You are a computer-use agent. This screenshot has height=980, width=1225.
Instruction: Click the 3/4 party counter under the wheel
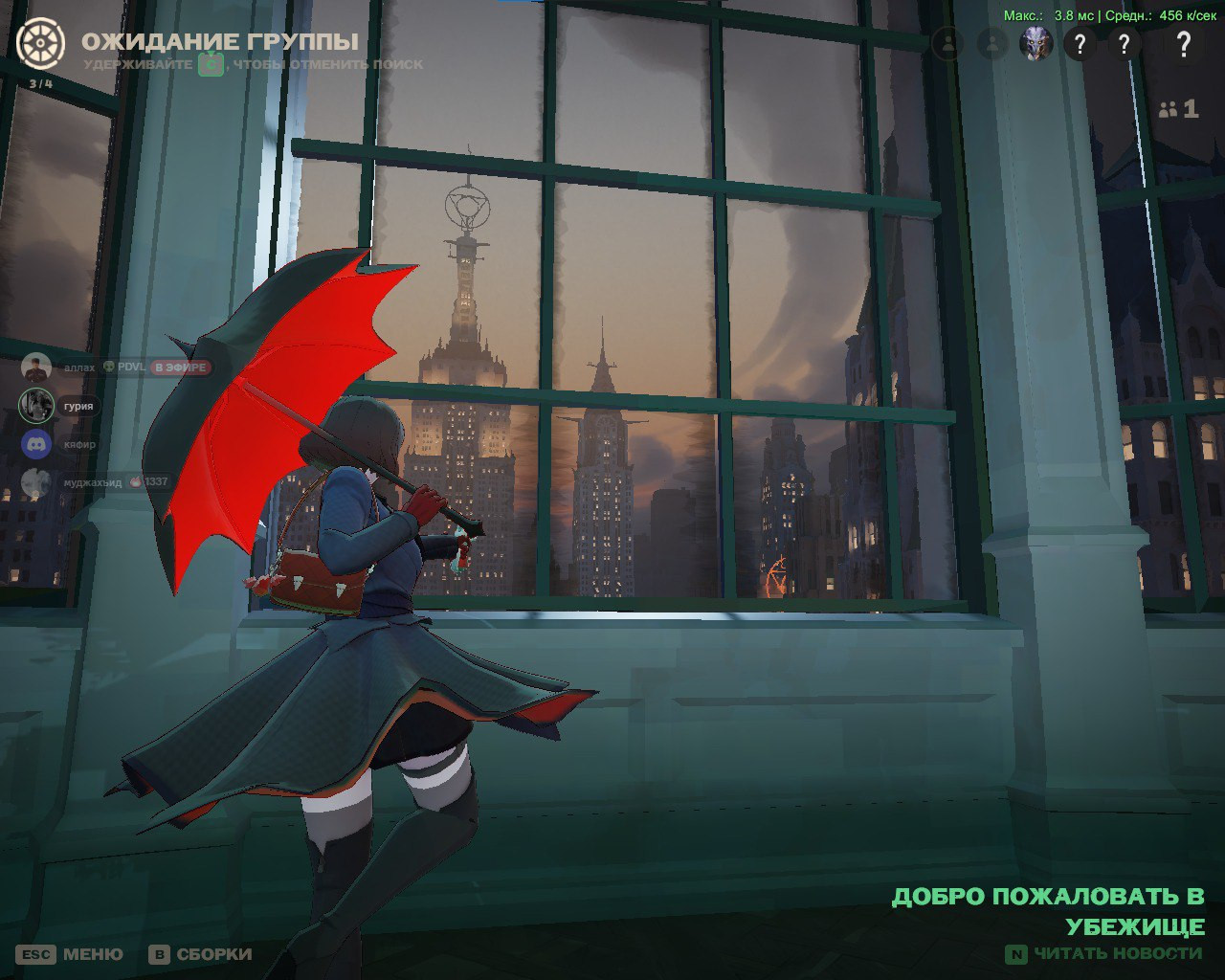40,83
